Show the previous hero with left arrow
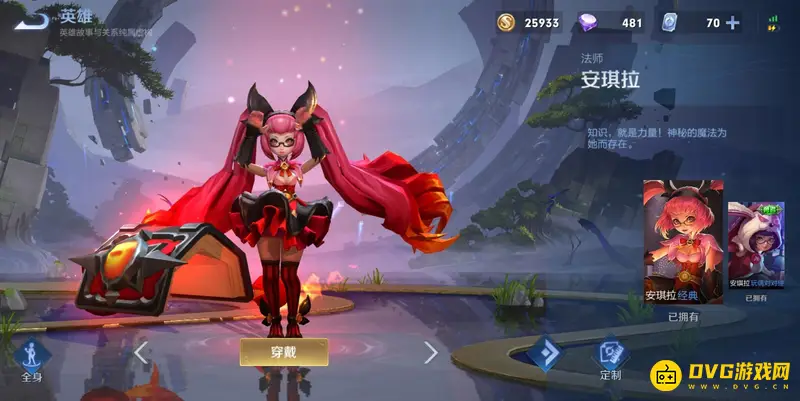 [x=141, y=352]
